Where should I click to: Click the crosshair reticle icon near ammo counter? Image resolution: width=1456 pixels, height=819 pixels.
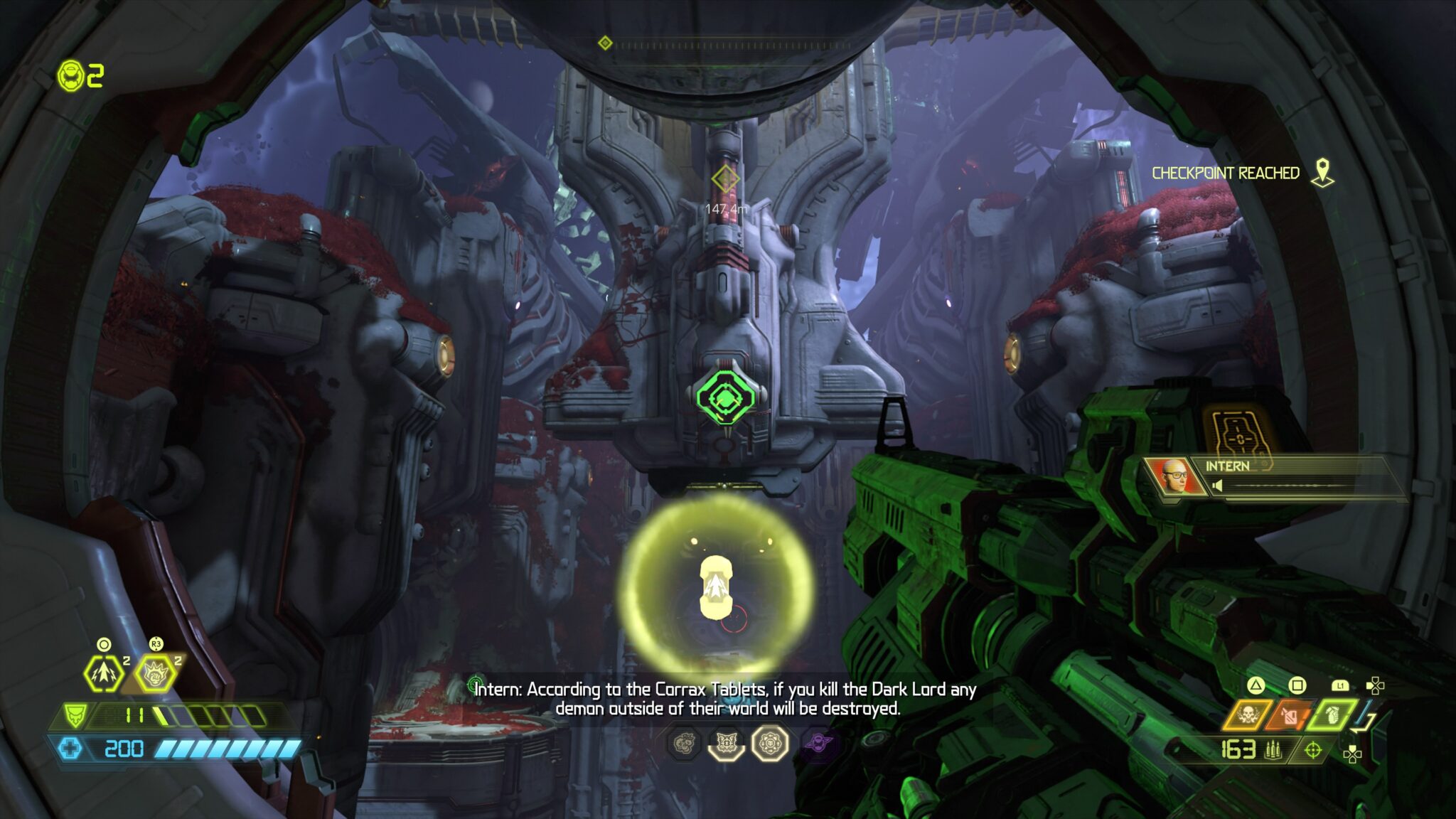[x=1314, y=750]
